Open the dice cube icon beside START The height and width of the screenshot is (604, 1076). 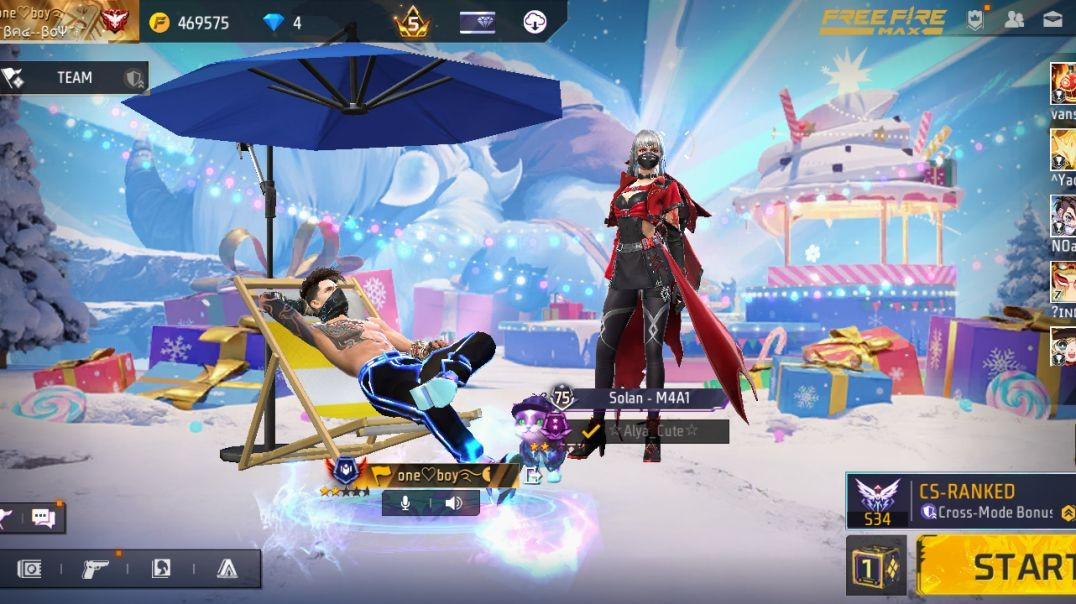[x=876, y=566]
